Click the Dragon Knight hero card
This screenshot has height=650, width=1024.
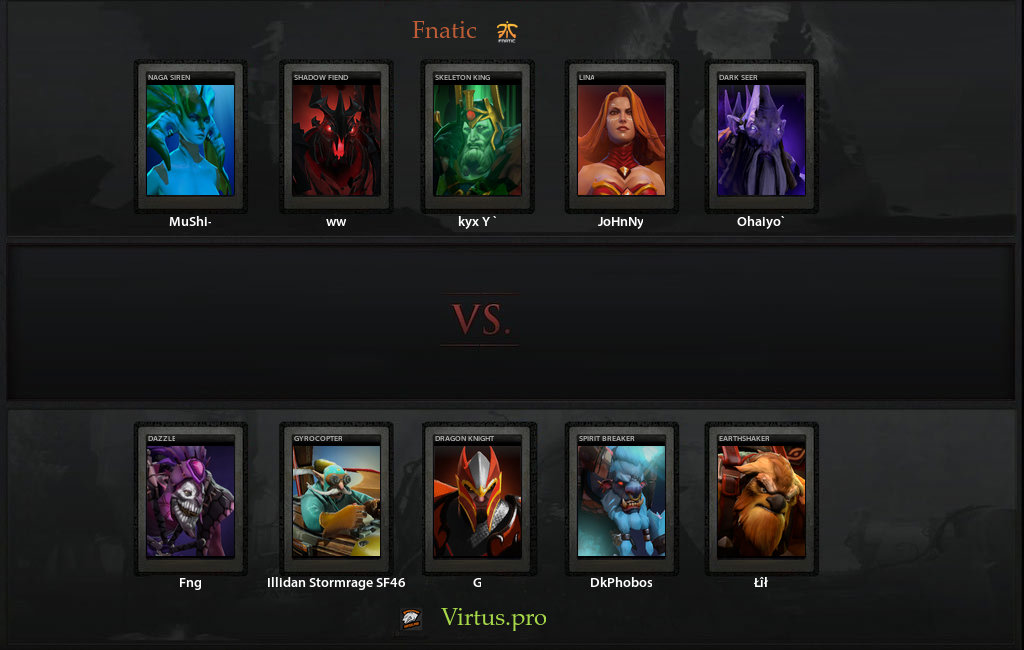tap(477, 500)
